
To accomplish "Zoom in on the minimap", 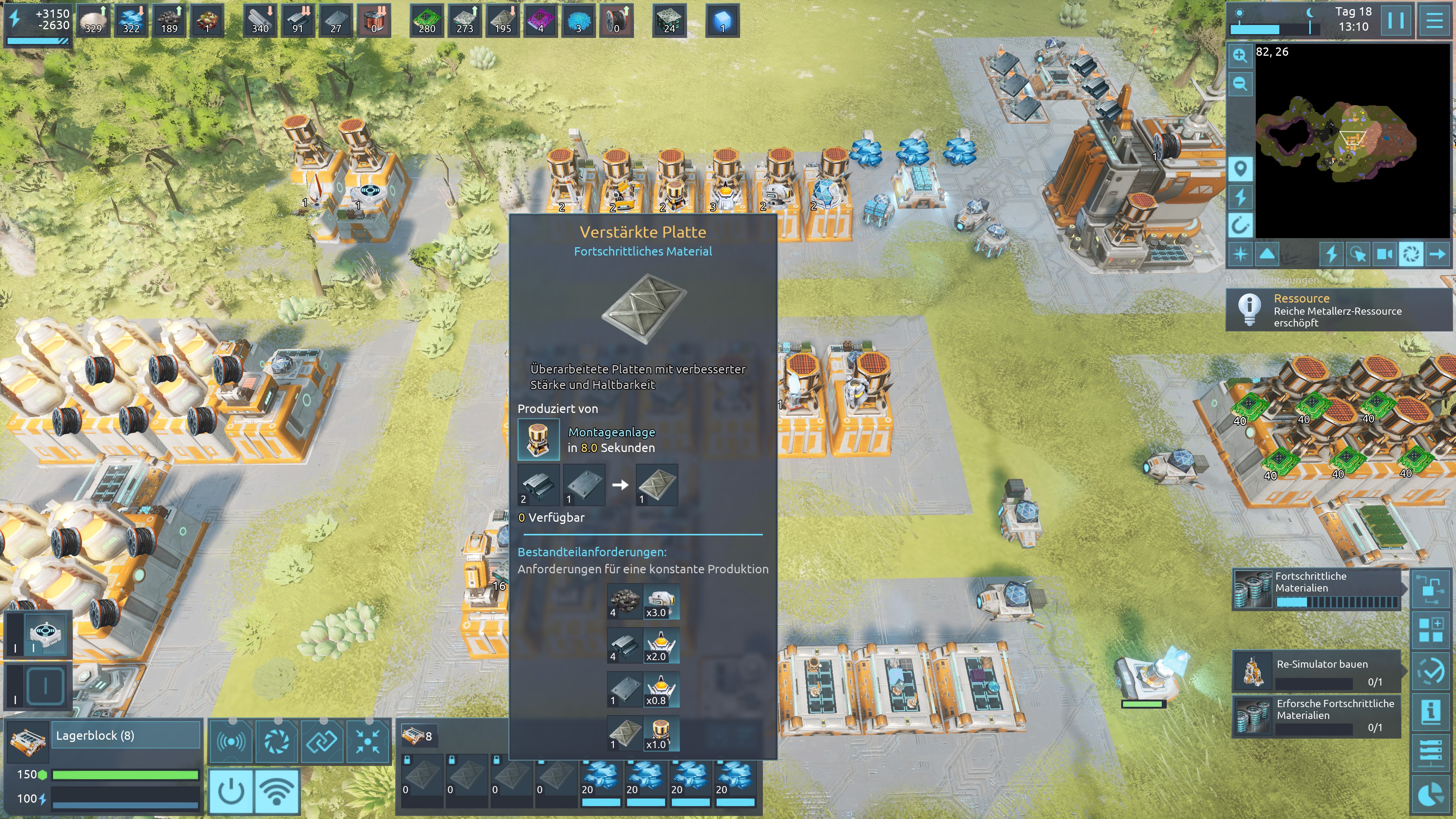I will tap(1240, 55).
